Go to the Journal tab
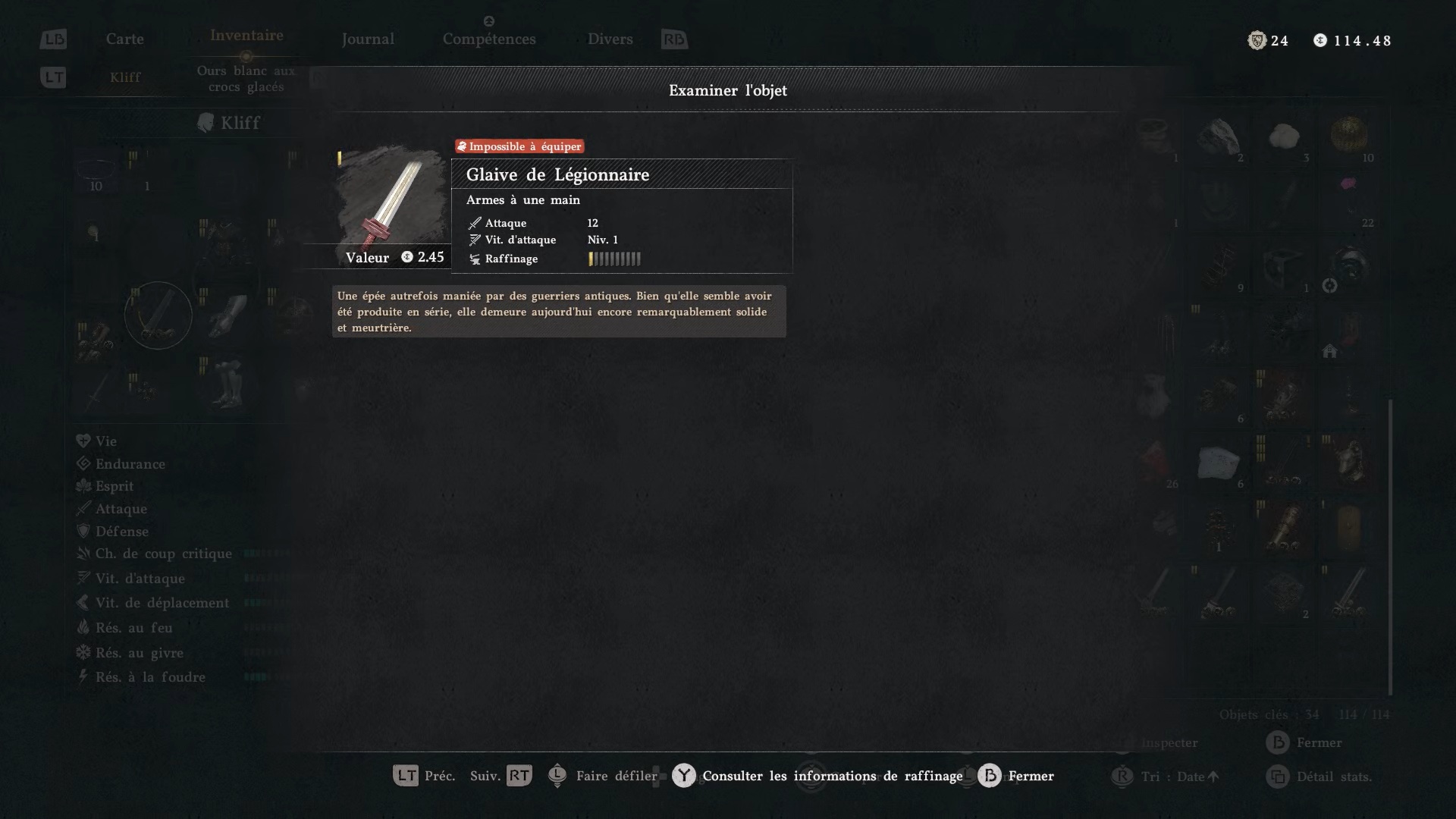This screenshot has height=819, width=1456. 368,39
